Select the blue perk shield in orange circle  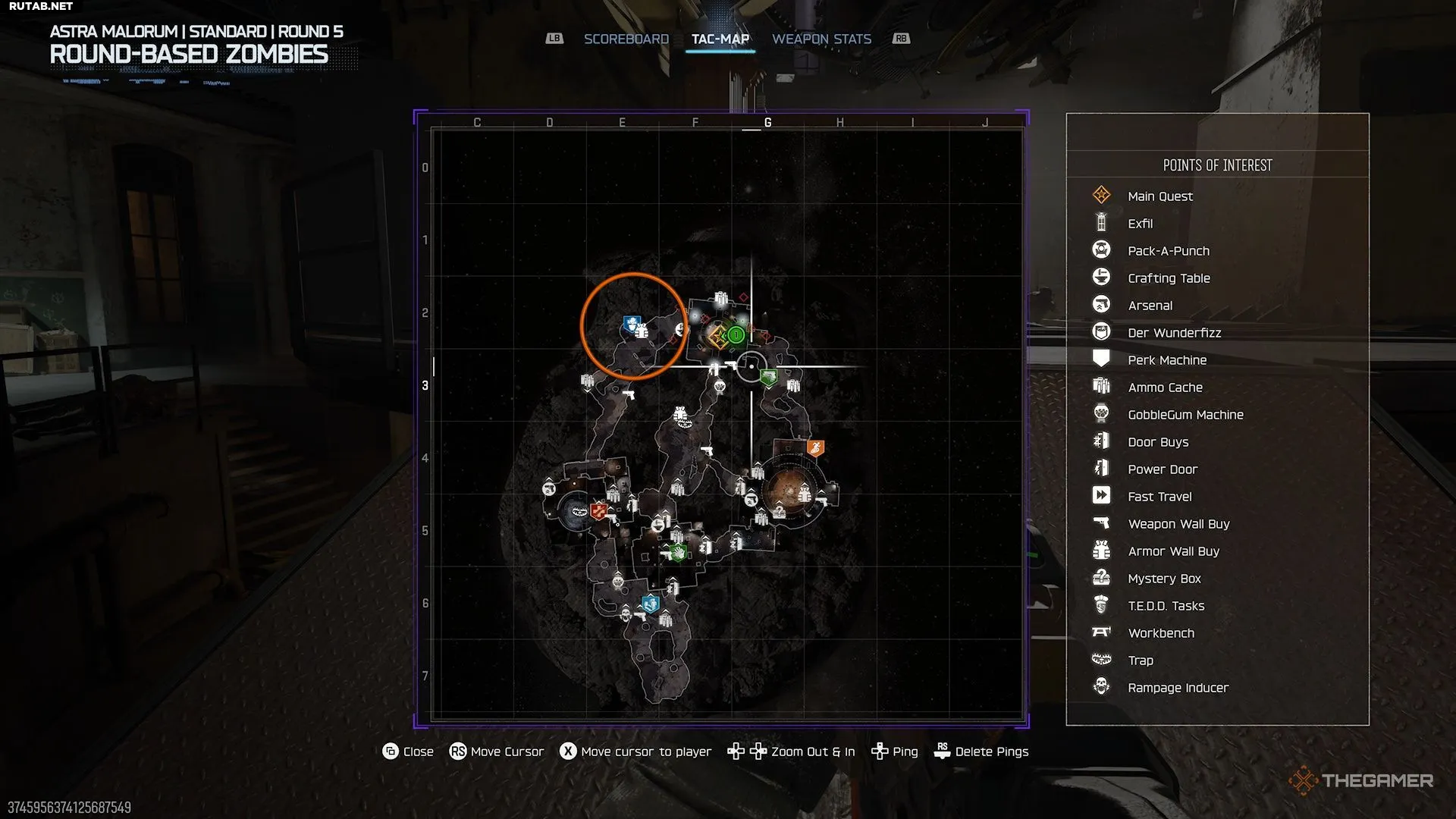pos(631,325)
